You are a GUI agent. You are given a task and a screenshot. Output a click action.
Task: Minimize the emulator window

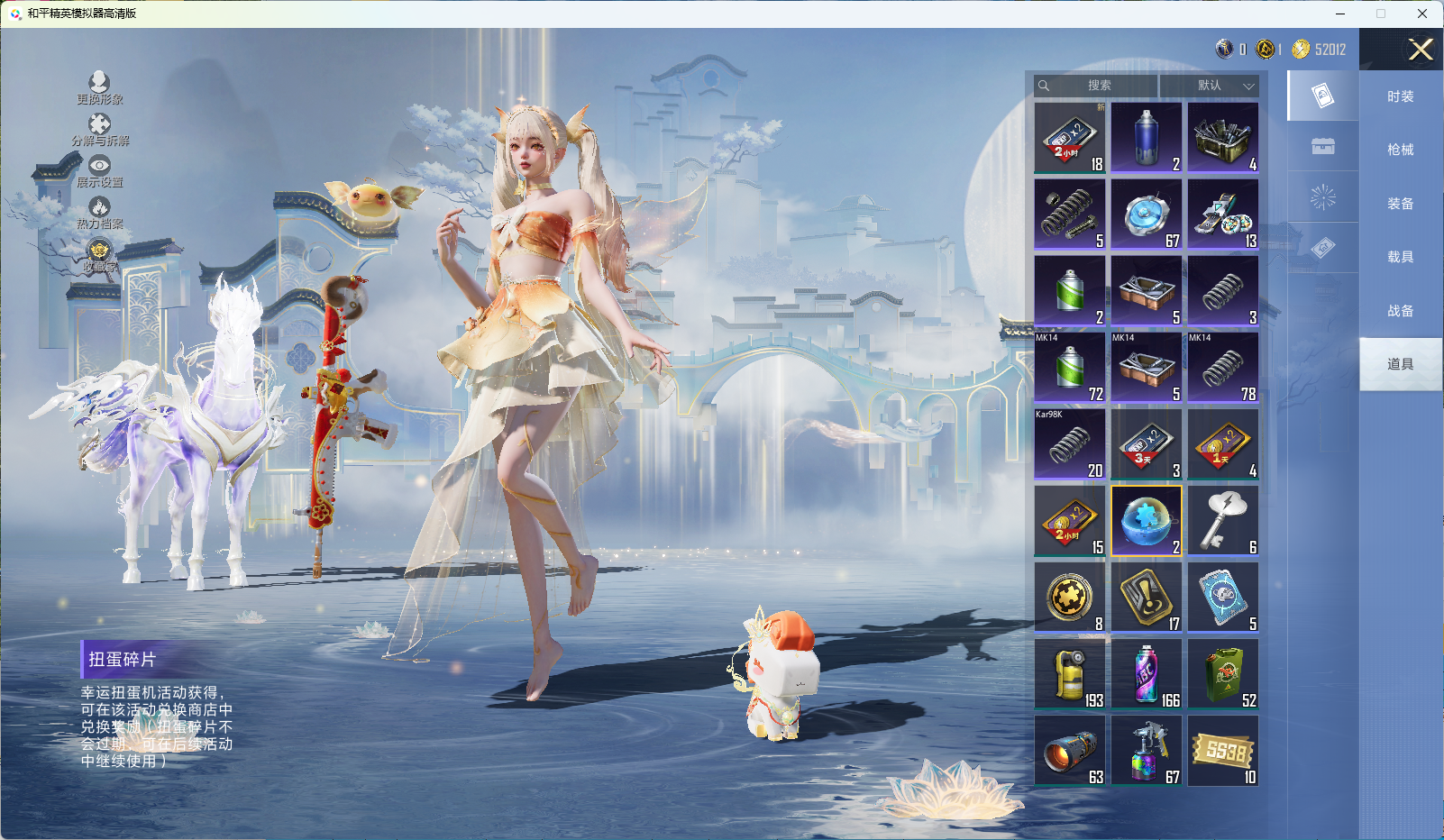pos(1340,14)
